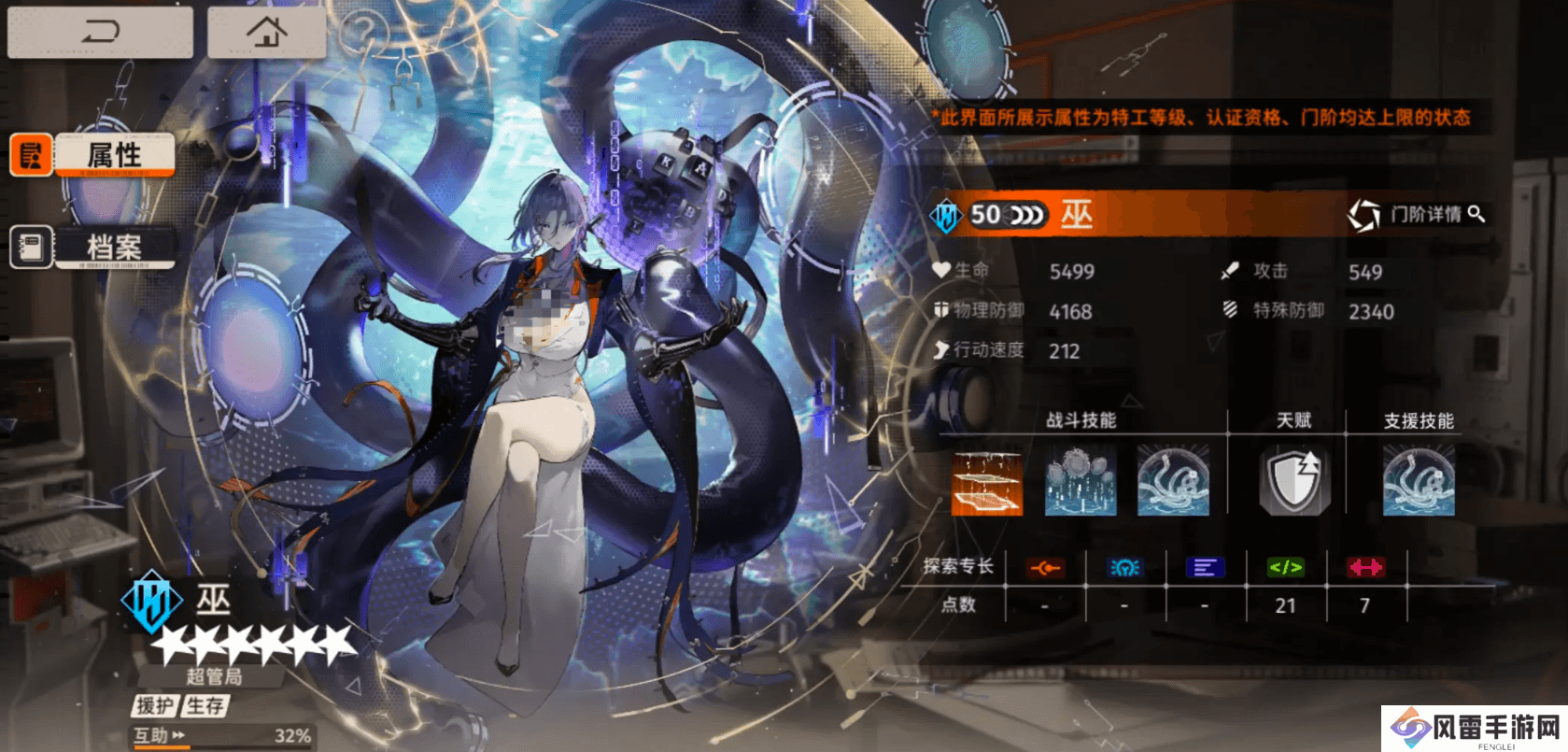1568x752 pixels.
Task: Select the purple lines exploration specialty icon
Action: click(x=1205, y=567)
